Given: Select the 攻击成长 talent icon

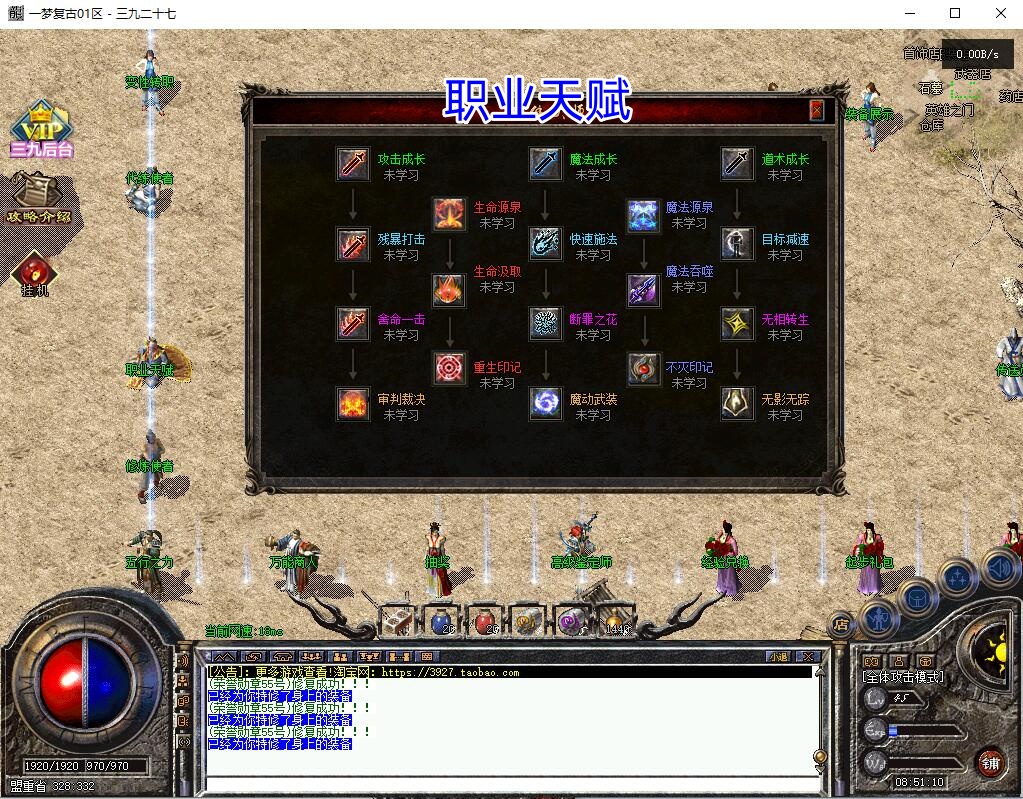Looking at the screenshot, I should (353, 164).
